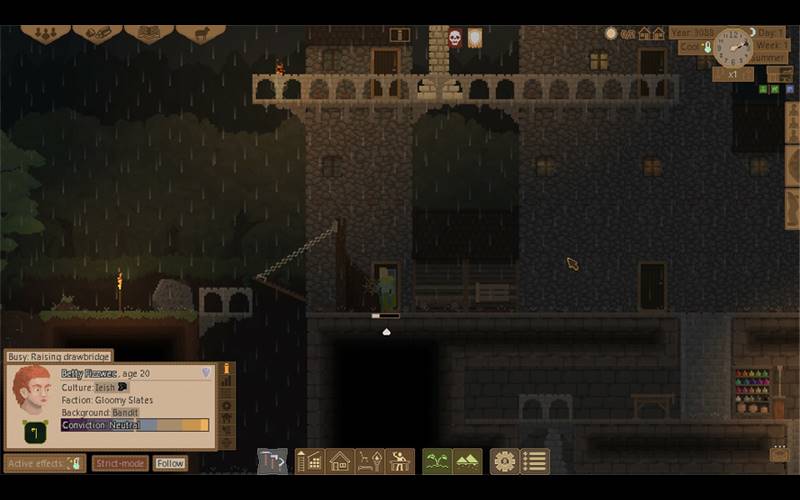Select the hammer tools icon in bottom toolbar

[272, 461]
